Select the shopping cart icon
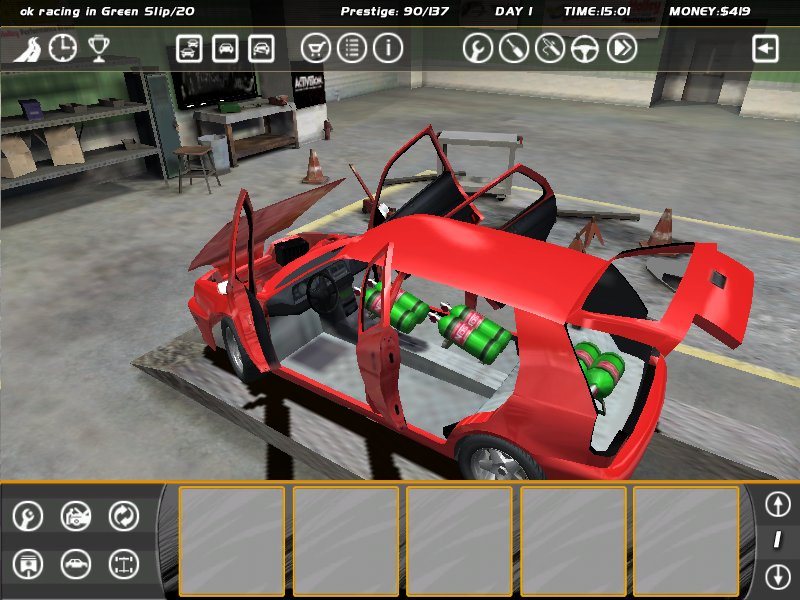This screenshot has height=600, width=800. [x=315, y=48]
